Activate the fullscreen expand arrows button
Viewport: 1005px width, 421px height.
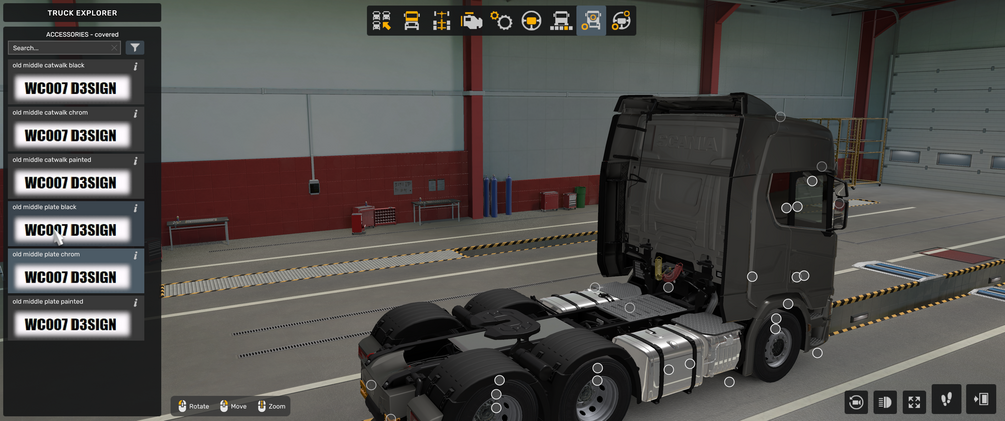click(914, 401)
